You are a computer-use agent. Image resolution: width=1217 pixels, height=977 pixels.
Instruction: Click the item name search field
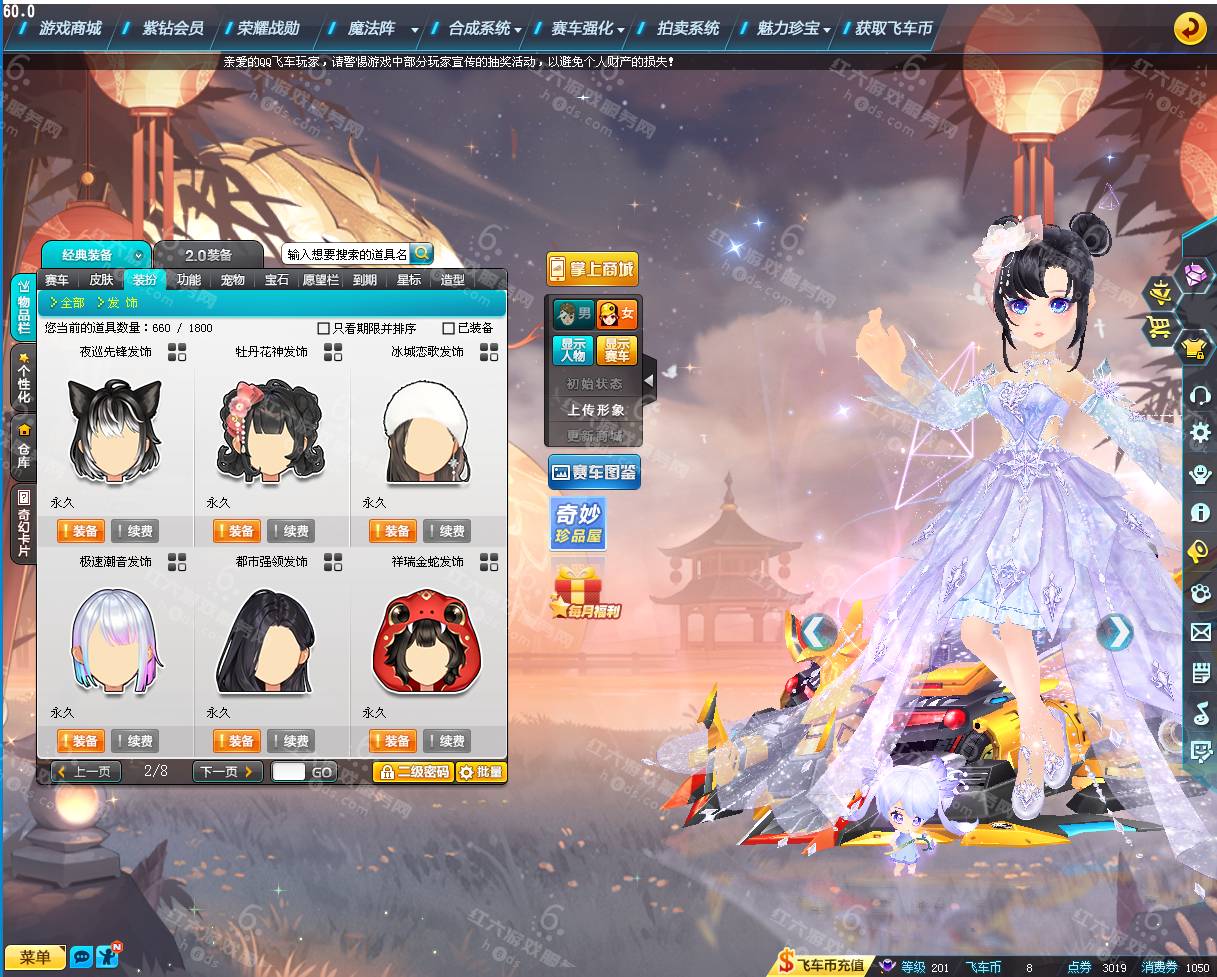pyautogui.click(x=346, y=255)
